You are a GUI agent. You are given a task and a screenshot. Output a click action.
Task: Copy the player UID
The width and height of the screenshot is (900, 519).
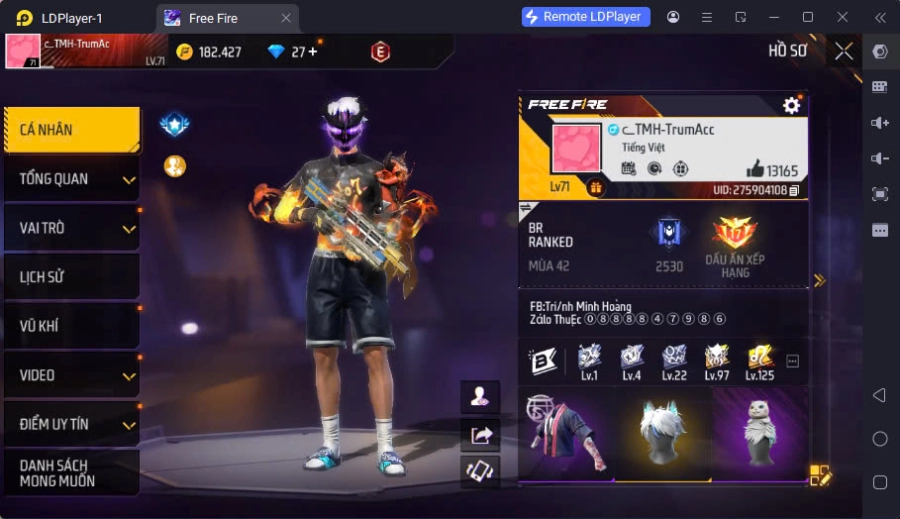[x=794, y=189]
